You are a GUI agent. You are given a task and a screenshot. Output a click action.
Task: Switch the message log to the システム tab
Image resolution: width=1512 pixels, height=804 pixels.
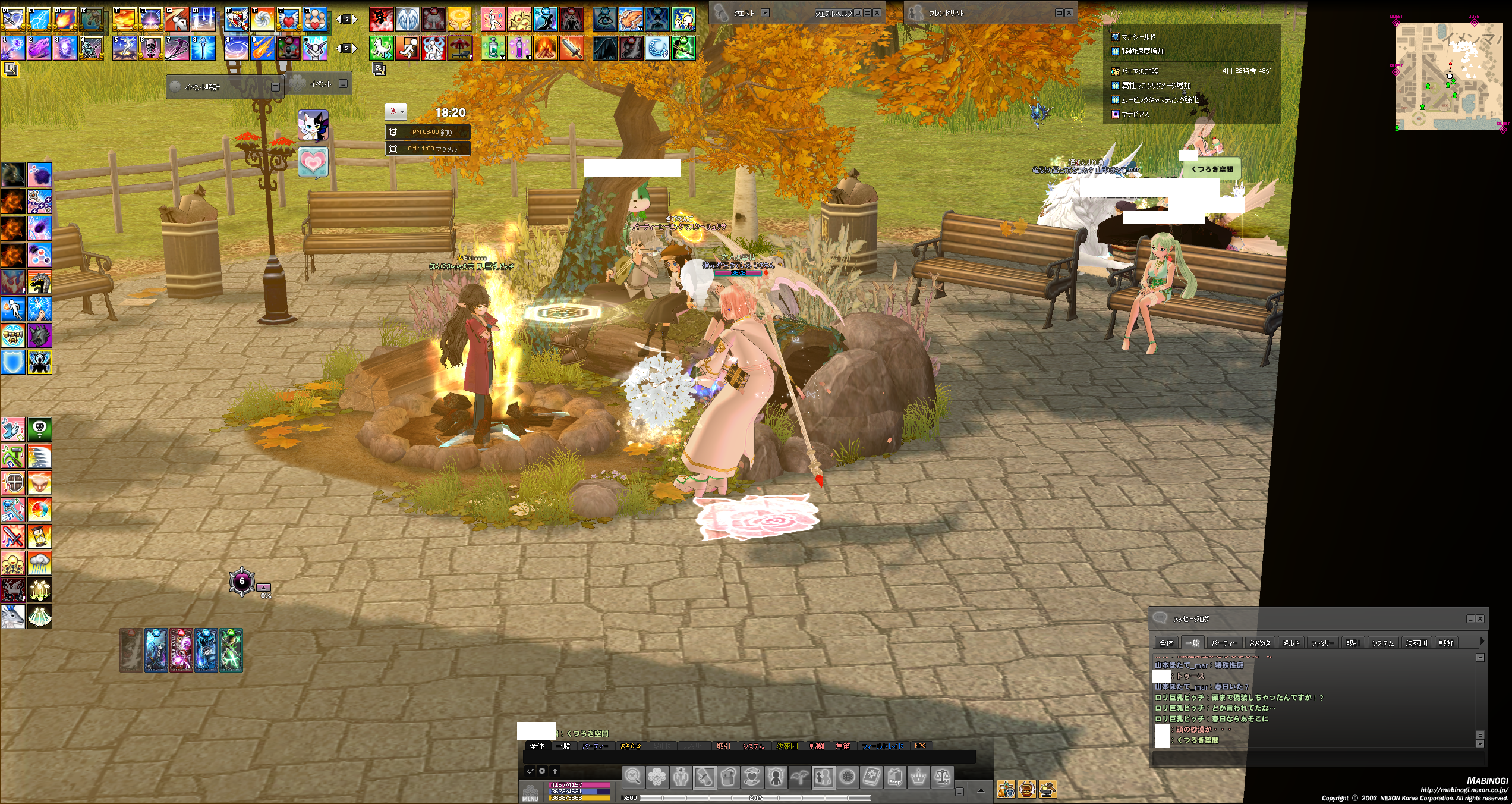(x=1382, y=643)
